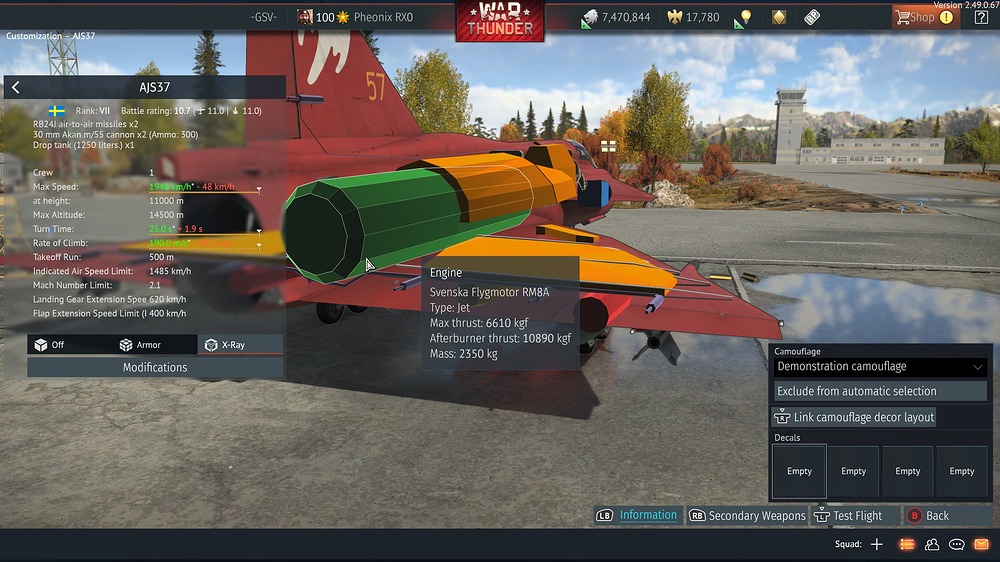Toggle the Information panel
Screen dimensions: 1000x562
tap(639, 515)
